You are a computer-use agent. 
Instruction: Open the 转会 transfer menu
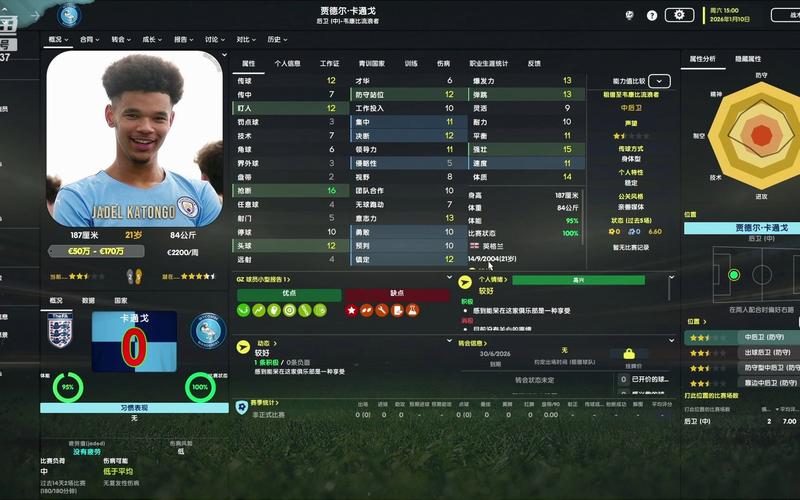(x=121, y=40)
